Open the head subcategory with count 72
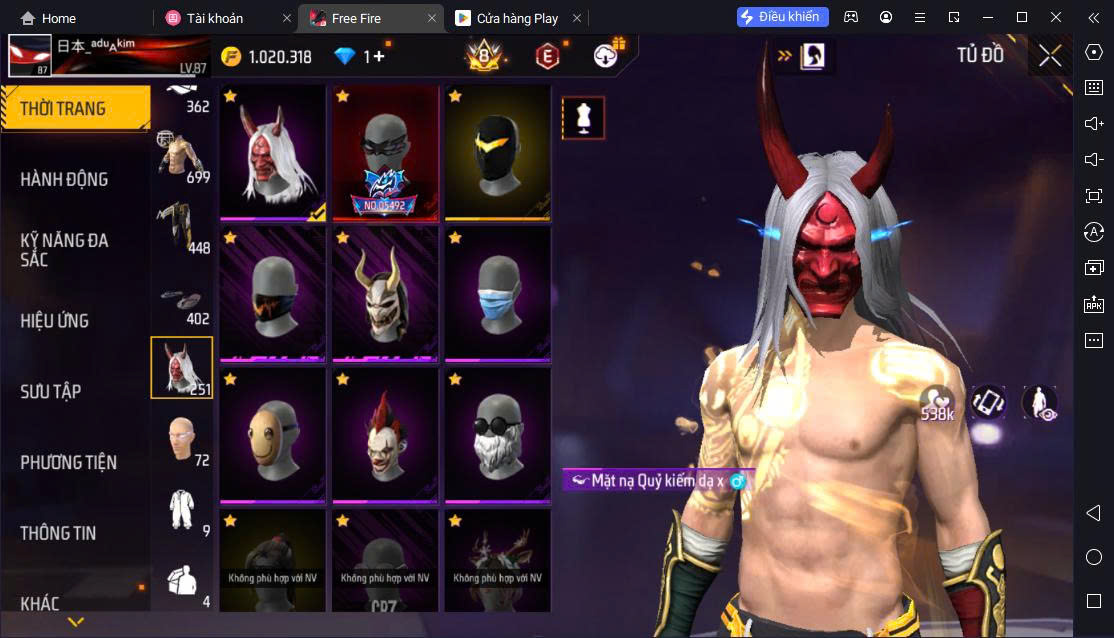The height and width of the screenshot is (638, 1114). (x=182, y=439)
